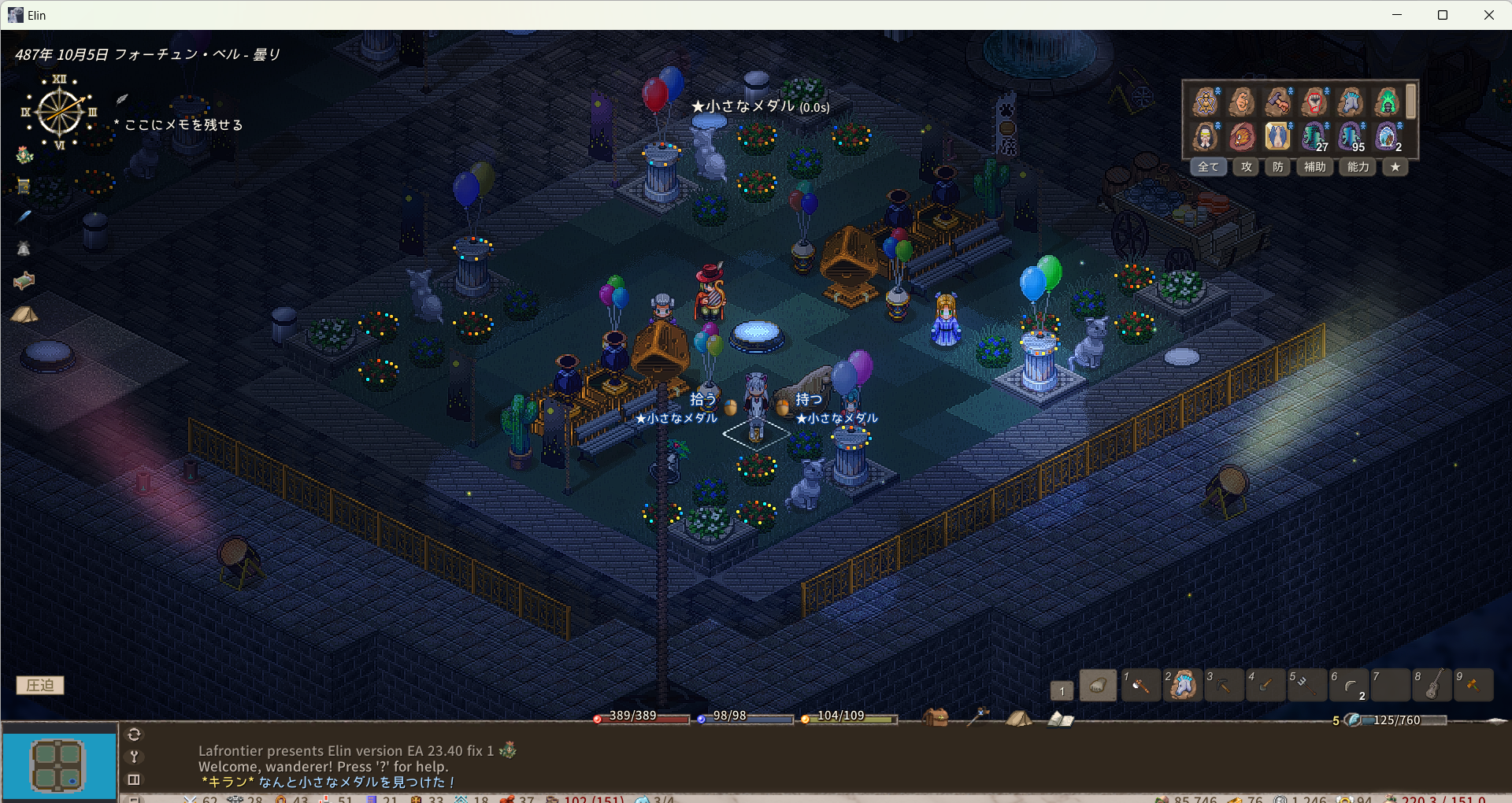Select the axe in hotbar slot 1

(1140, 686)
